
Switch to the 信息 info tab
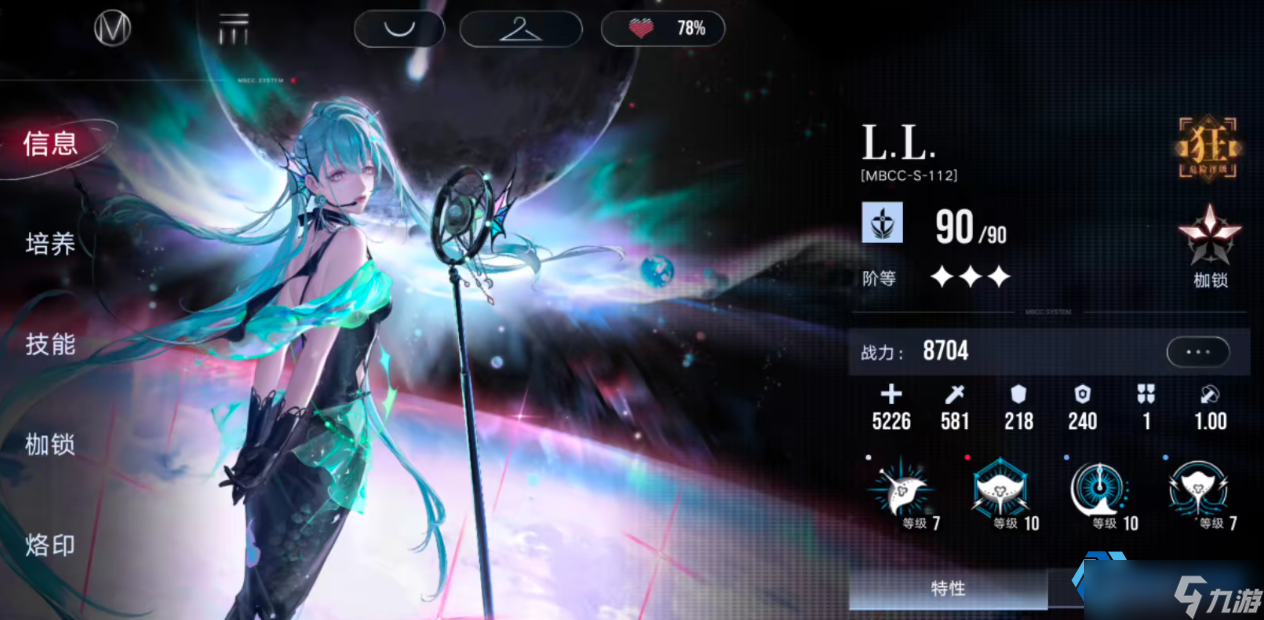51,144
